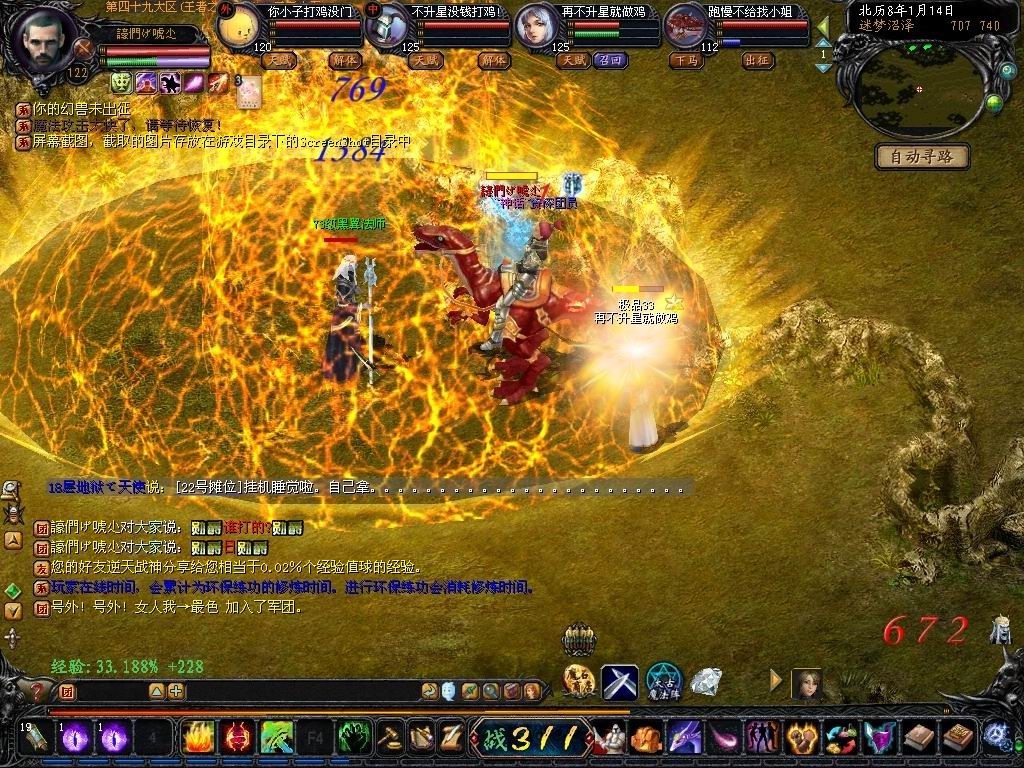Image resolution: width=1024 pixels, height=768 pixels.
Task: Open the 魔法阵 magic circle icon
Action: click(x=663, y=682)
